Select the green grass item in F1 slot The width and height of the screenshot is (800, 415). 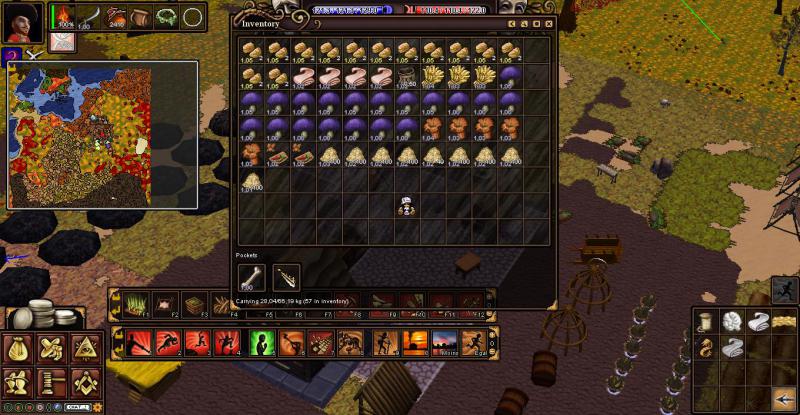click(137, 304)
